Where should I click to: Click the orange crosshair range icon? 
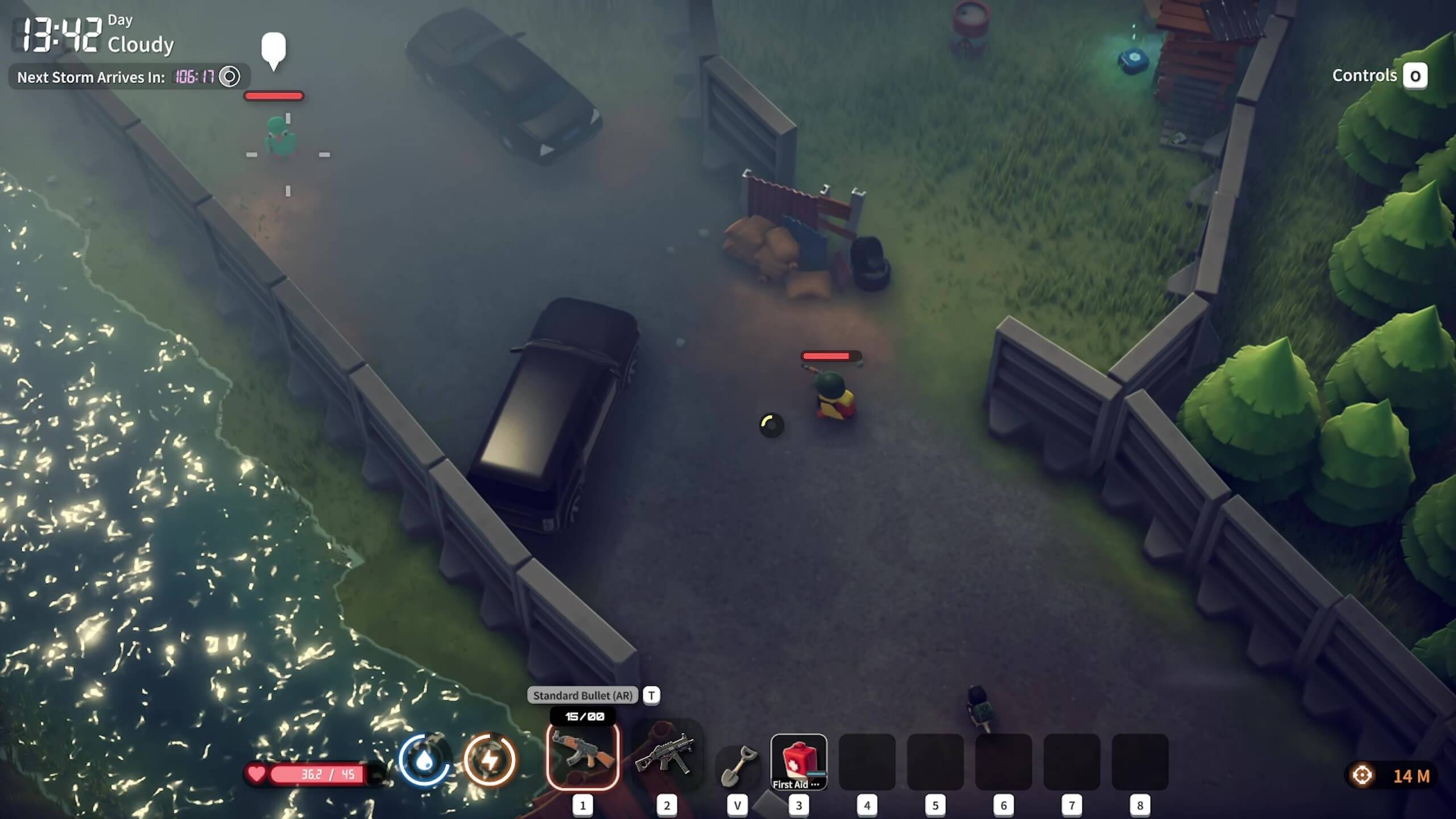[x=1362, y=775]
